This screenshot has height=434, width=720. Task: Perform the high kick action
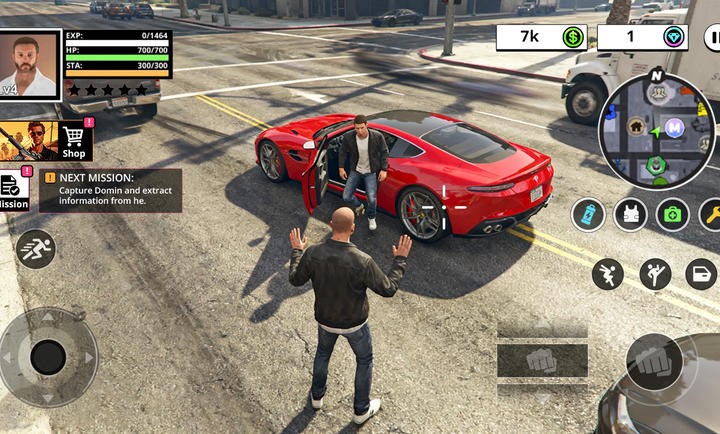click(655, 274)
